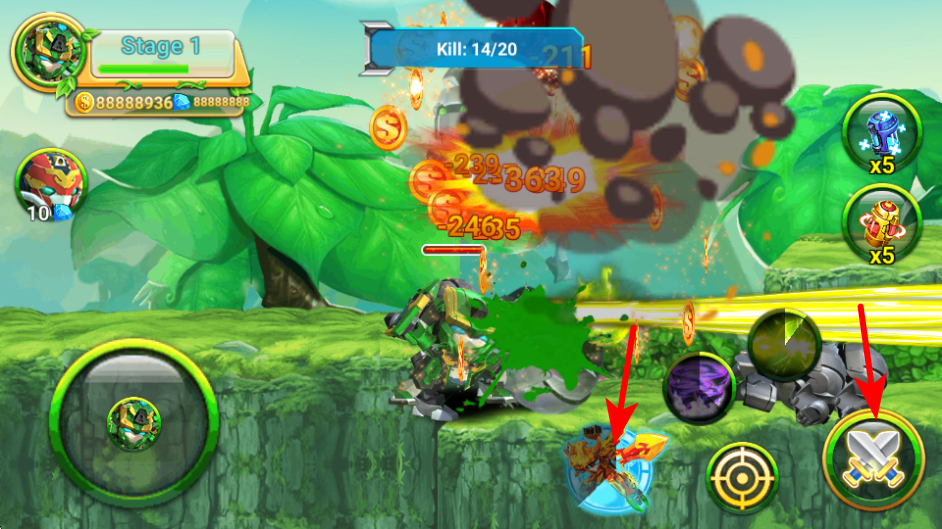This screenshot has width=942, height=529.
Task: Use the red-gold barrel item x5
Action: (881, 223)
